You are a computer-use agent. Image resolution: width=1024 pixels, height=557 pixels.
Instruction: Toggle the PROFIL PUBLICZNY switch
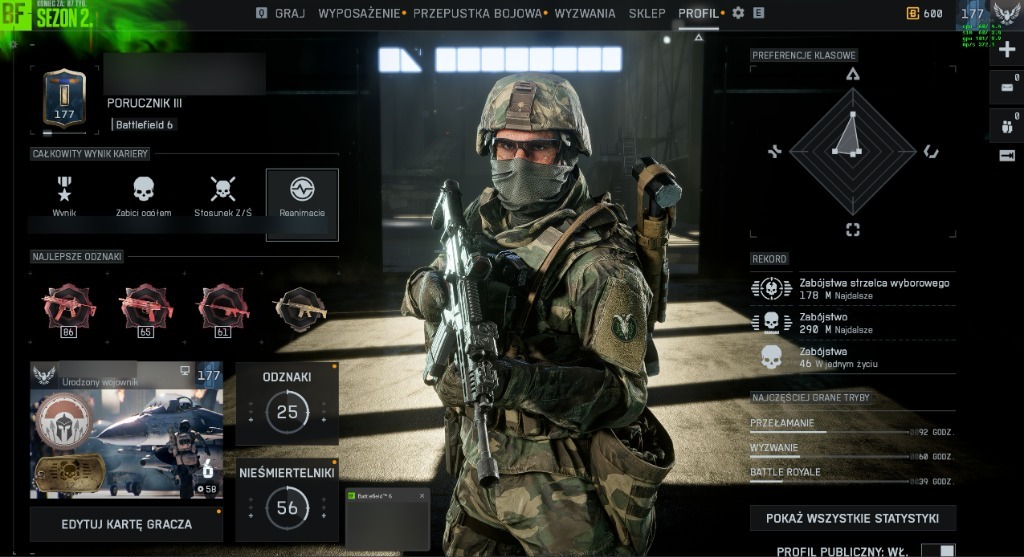938,551
